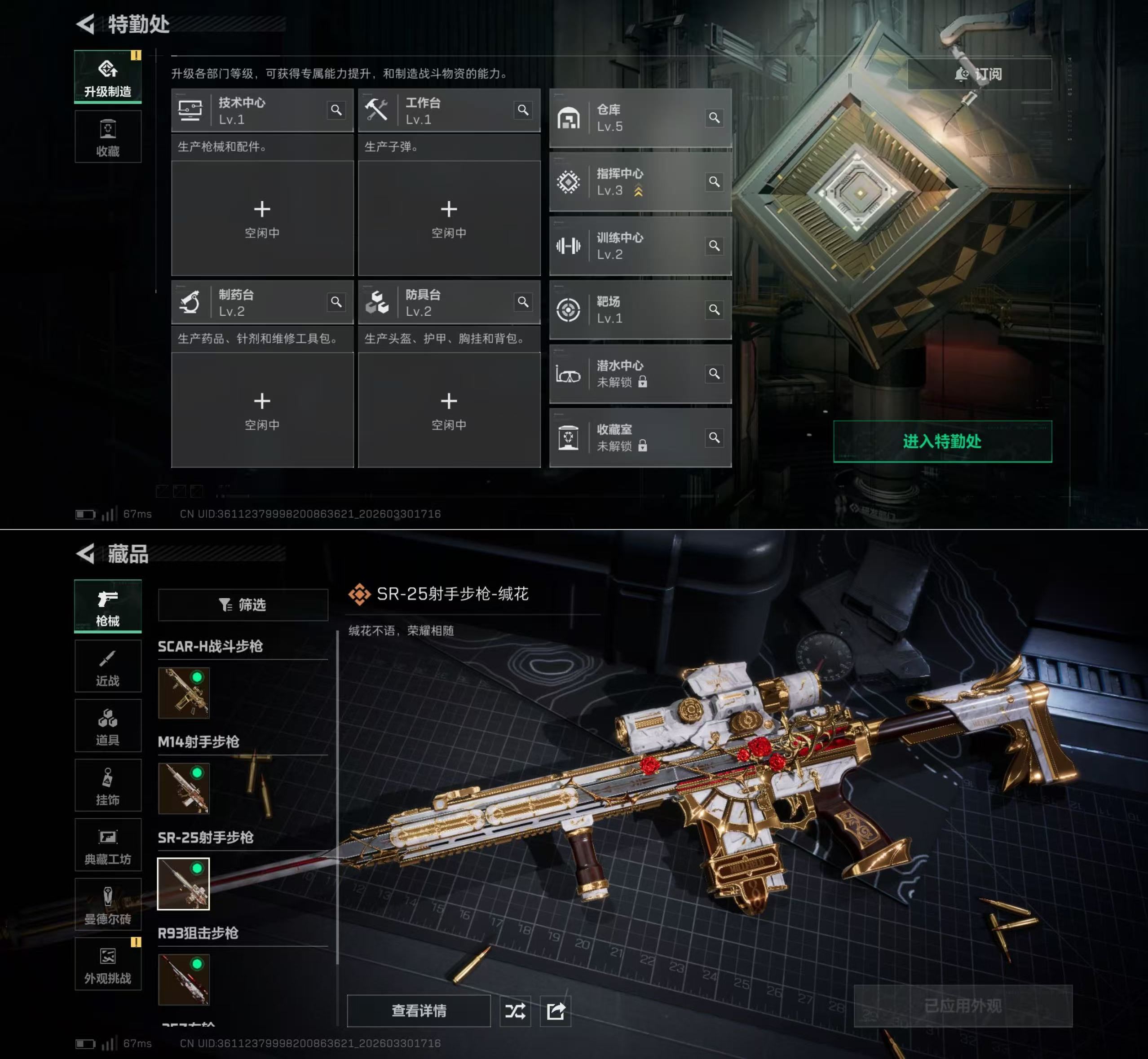Choose the SCAR-H战斗步枪 skin thumbnail

183,693
